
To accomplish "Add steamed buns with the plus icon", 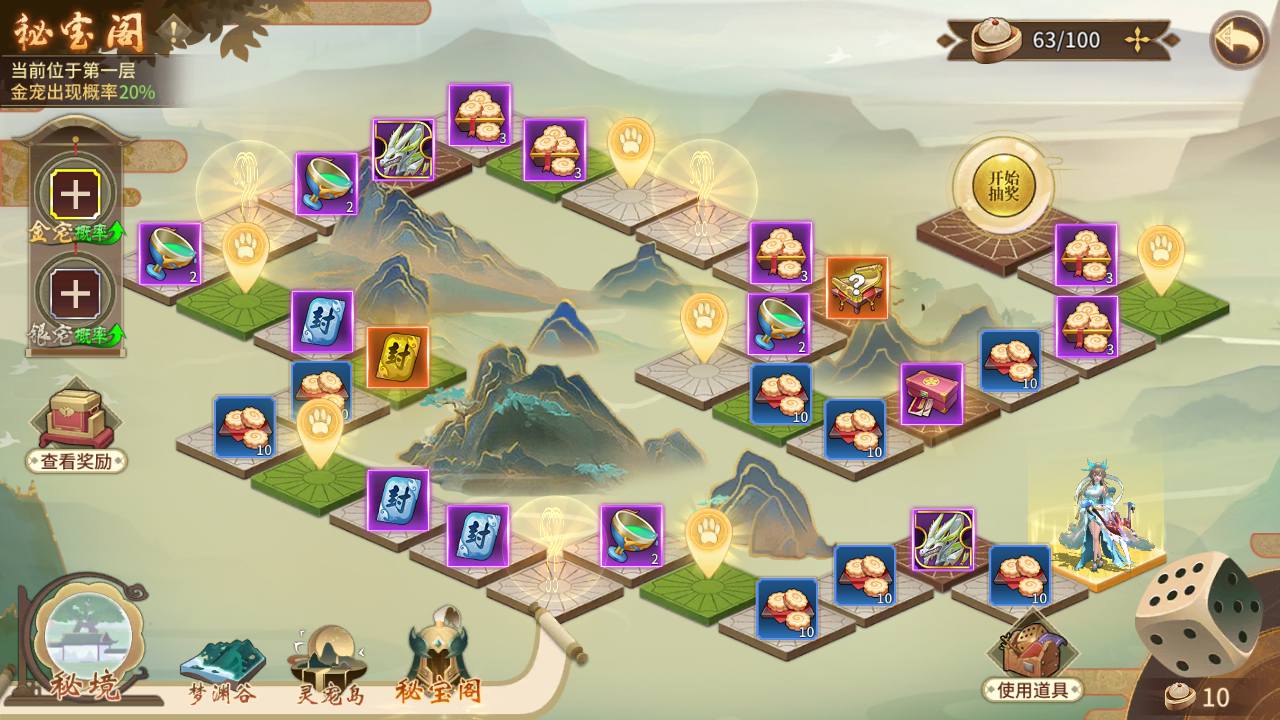I will tap(1137, 40).
